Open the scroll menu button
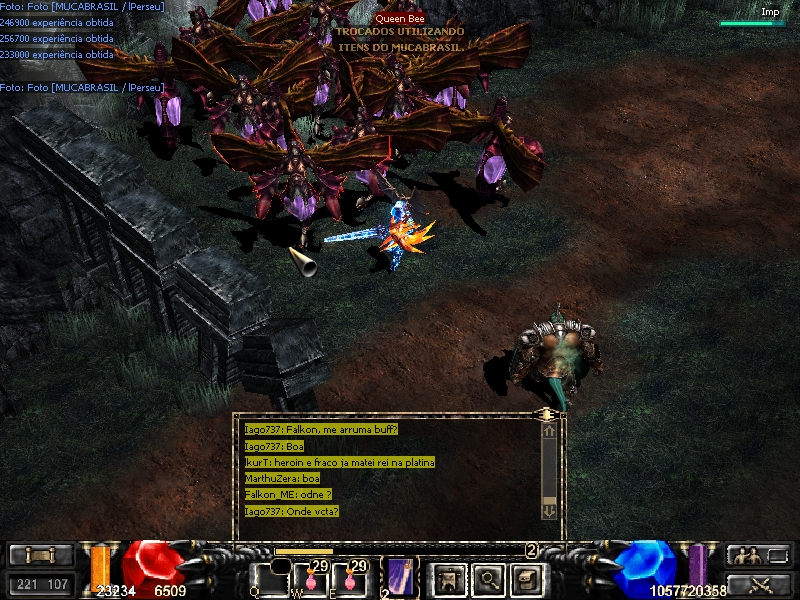Screen dimensions: 800x600 (x=41, y=556)
